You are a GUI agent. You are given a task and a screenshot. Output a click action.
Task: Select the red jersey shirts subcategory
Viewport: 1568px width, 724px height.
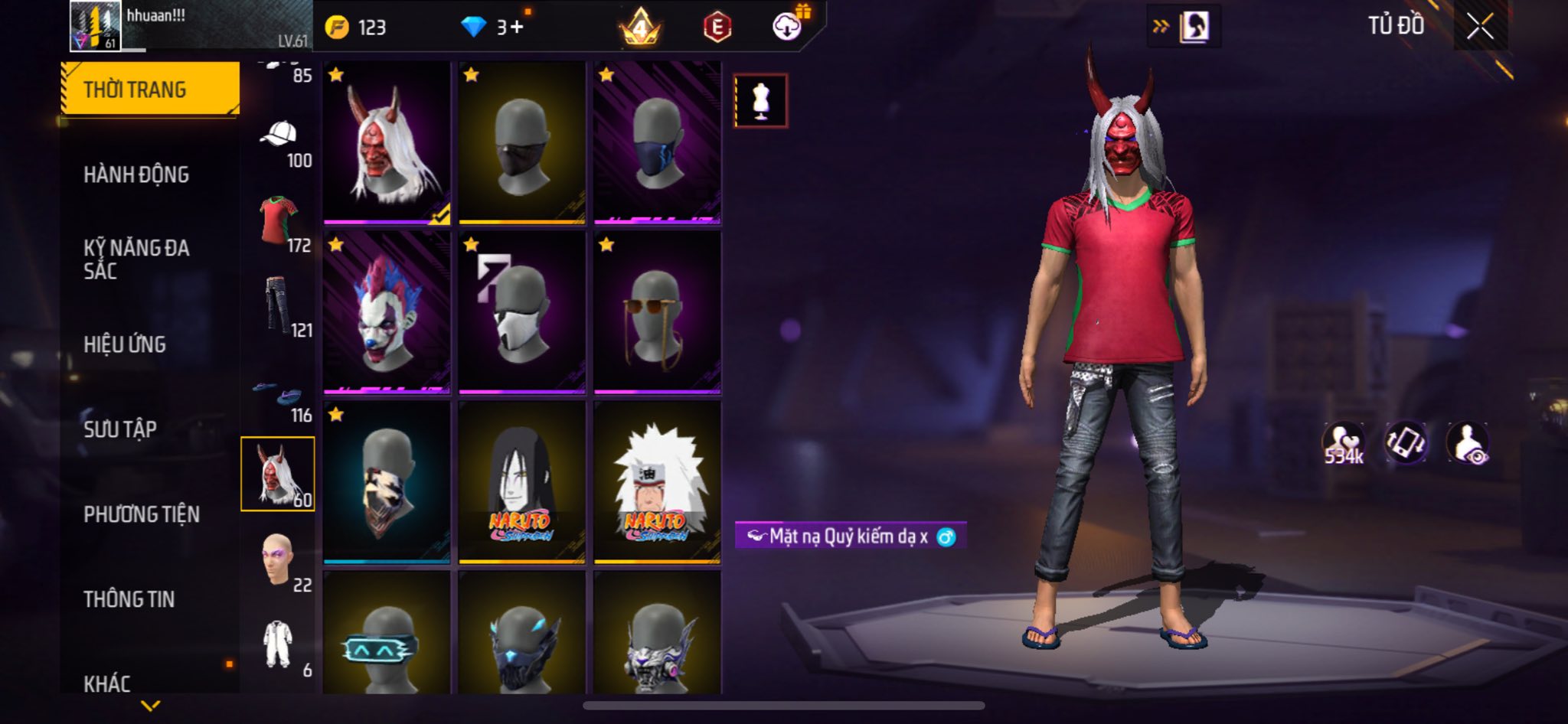(279, 223)
